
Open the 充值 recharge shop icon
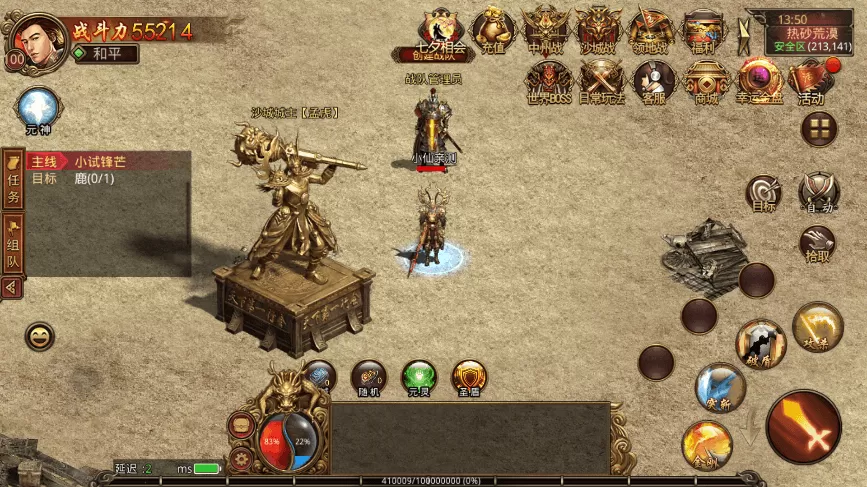click(x=493, y=28)
